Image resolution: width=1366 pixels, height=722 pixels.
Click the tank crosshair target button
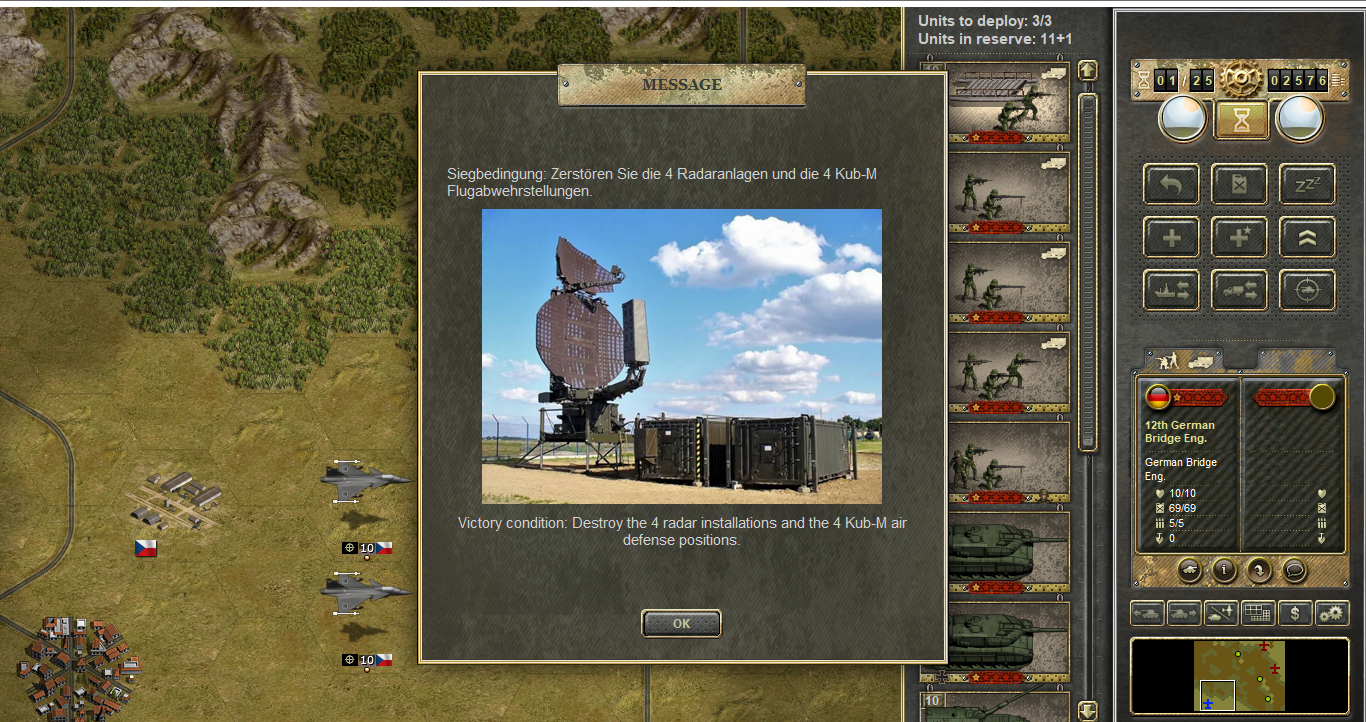click(1307, 291)
